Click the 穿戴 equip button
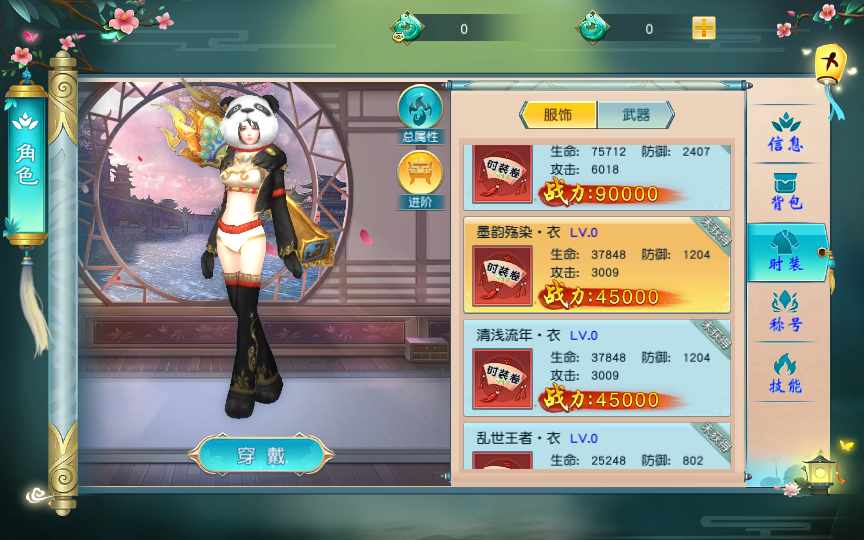 click(x=262, y=456)
